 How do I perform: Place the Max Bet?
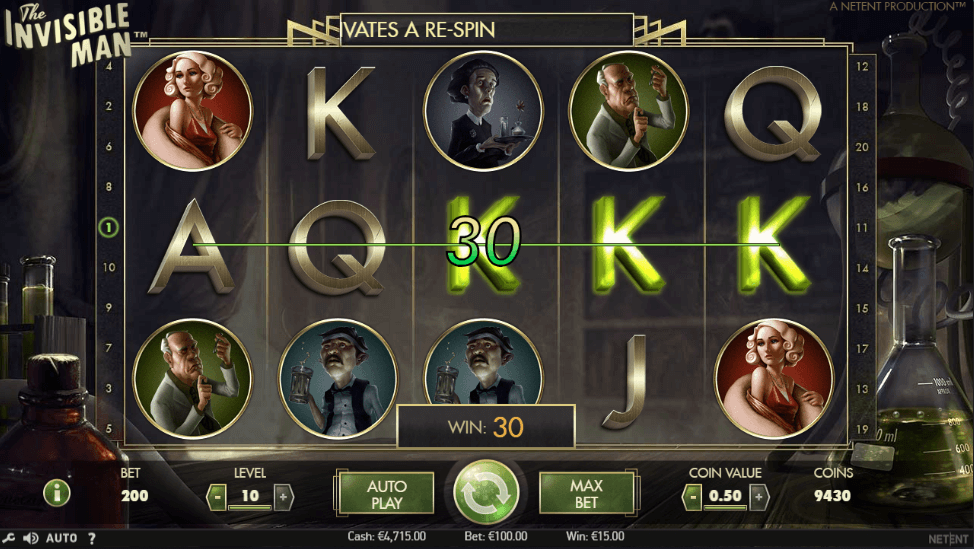pos(586,493)
